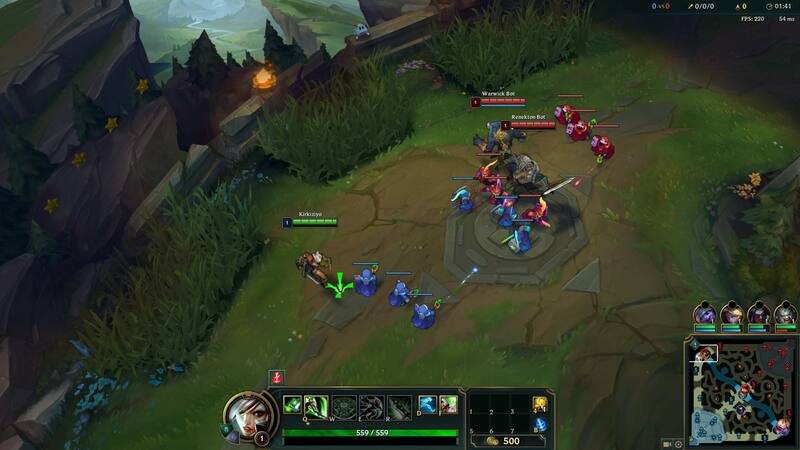The height and width of the screenshot is (450, 800).
Task: Open the shop via the 500 gold button
Action: (504, 440)
